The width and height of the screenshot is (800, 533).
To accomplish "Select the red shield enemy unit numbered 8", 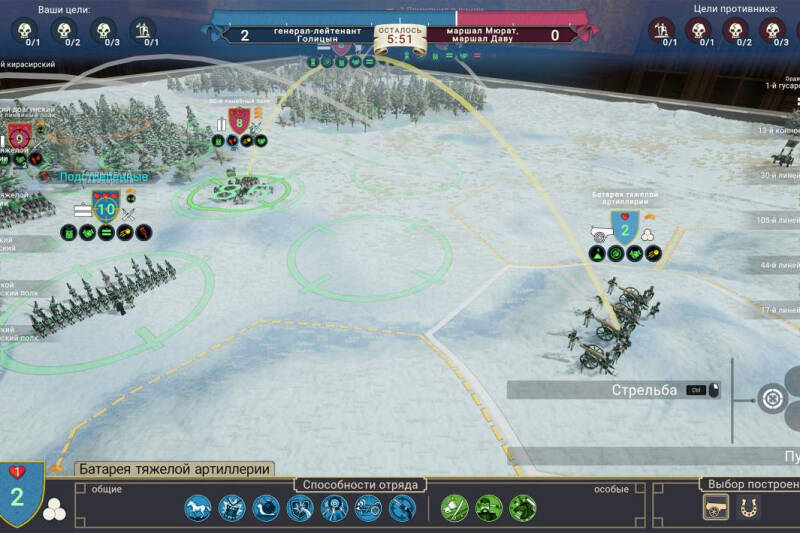I will [239, 121].
